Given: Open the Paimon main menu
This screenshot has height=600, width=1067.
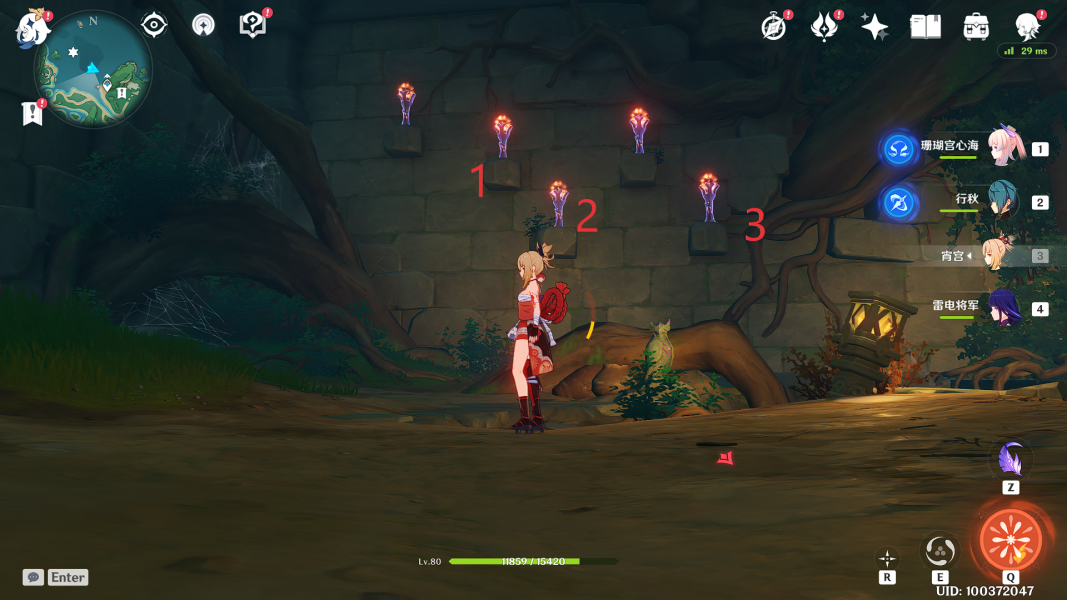Looking at the screenshot, I should [32, 28].
